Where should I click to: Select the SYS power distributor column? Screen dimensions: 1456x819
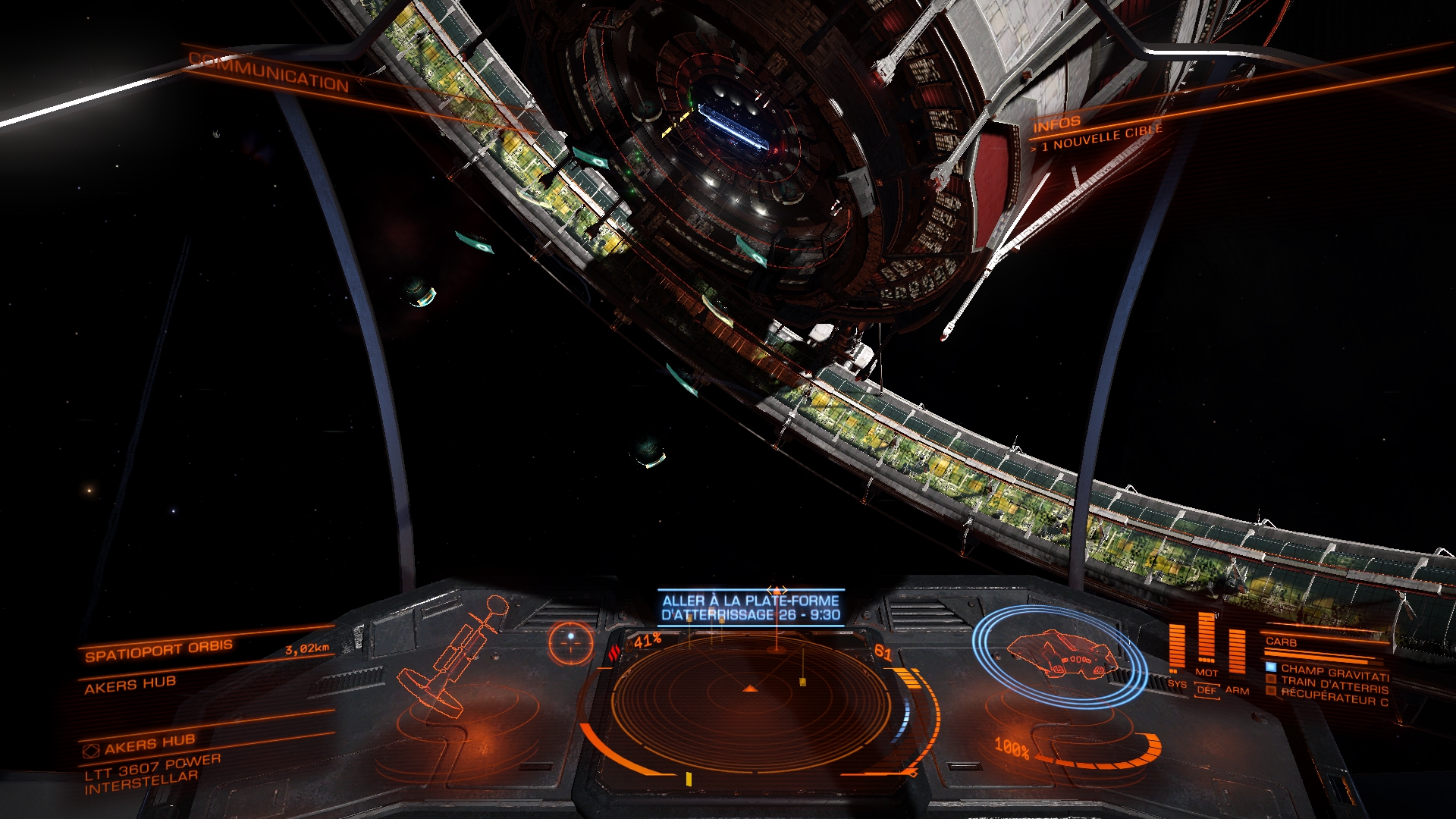[1177, 651]
